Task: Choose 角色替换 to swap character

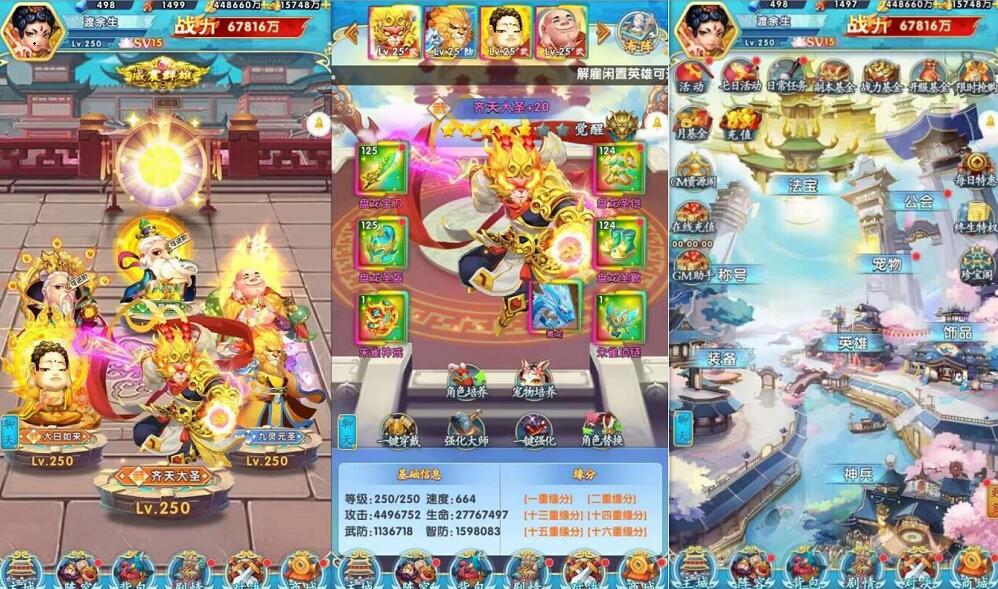Action: pos(602,430)
